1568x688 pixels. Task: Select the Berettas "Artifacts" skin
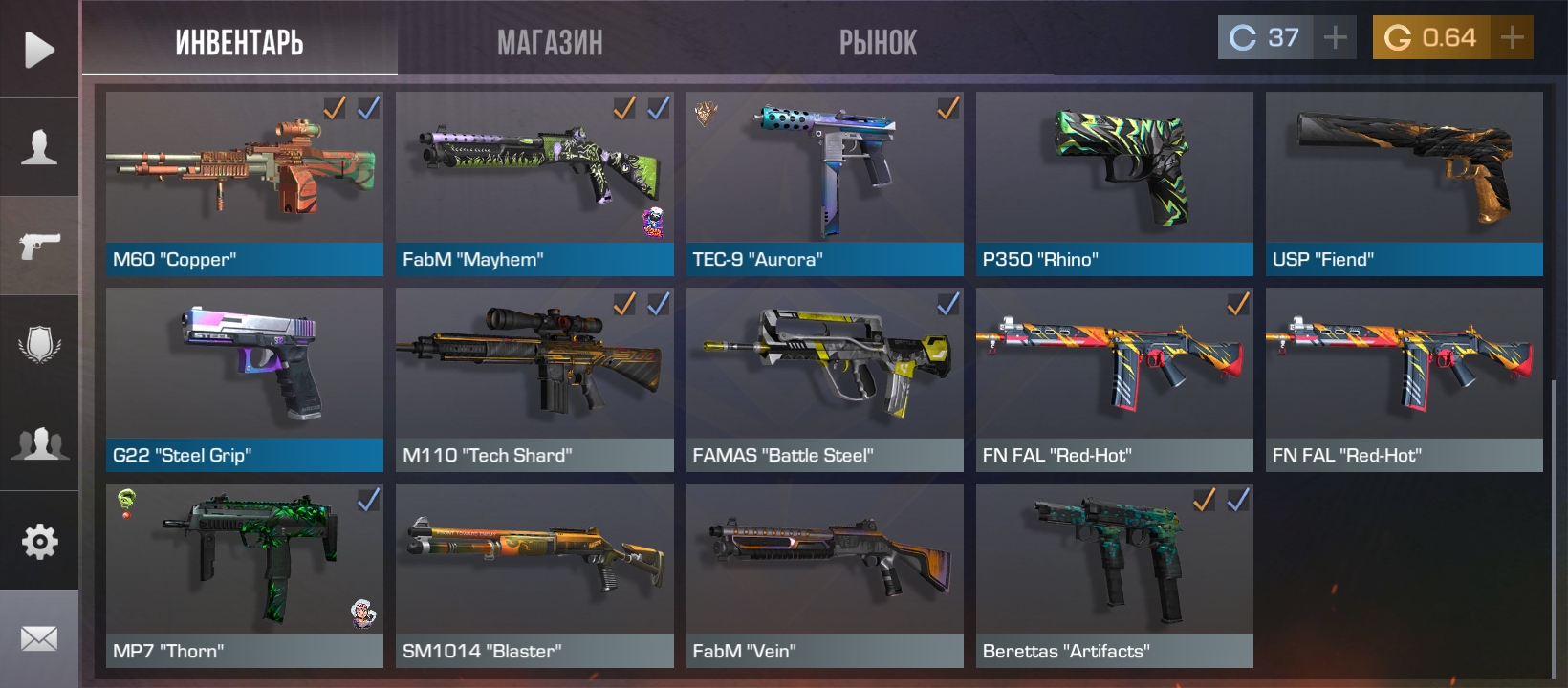(x=1114, y=575)
